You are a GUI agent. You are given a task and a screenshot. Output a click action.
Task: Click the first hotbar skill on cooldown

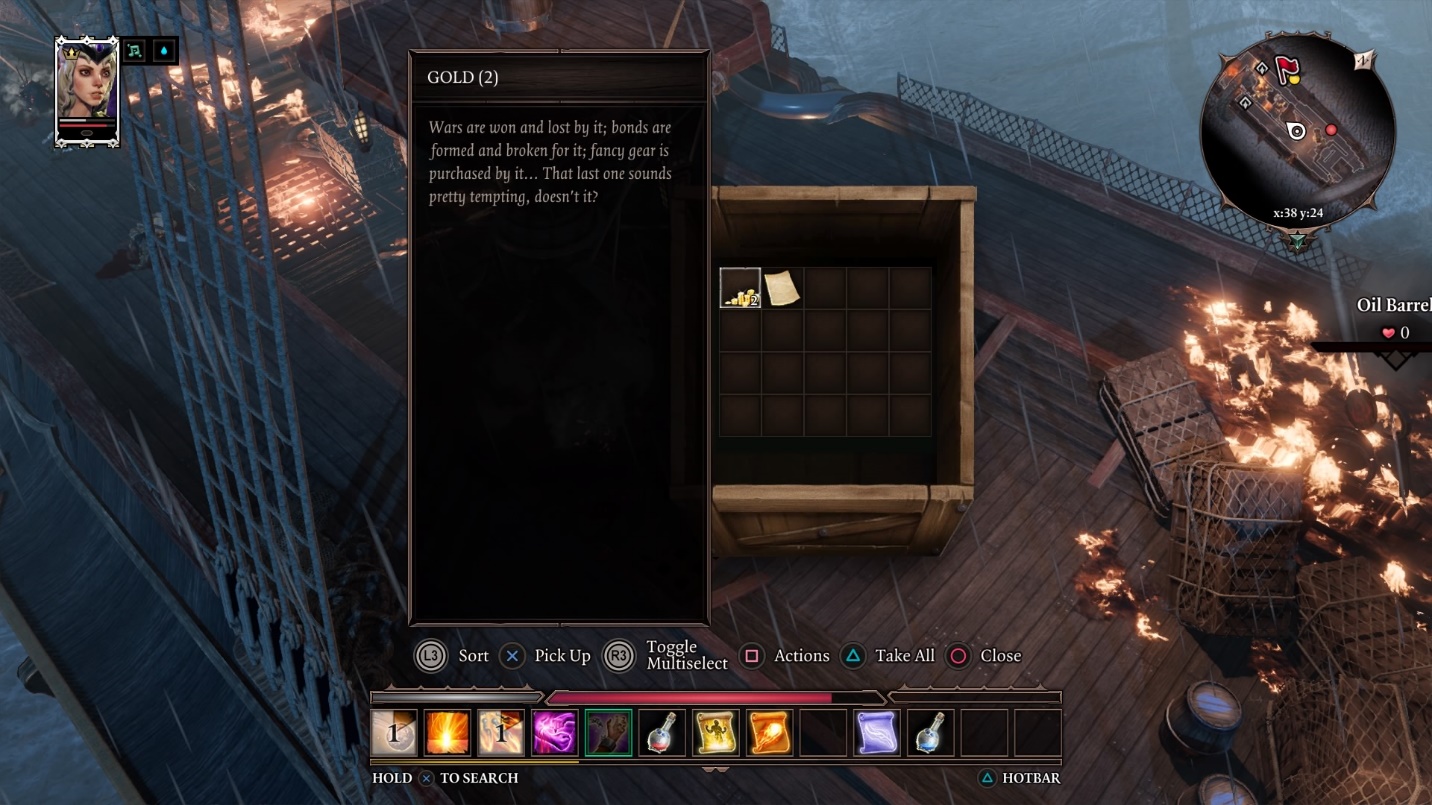(393, 733)
